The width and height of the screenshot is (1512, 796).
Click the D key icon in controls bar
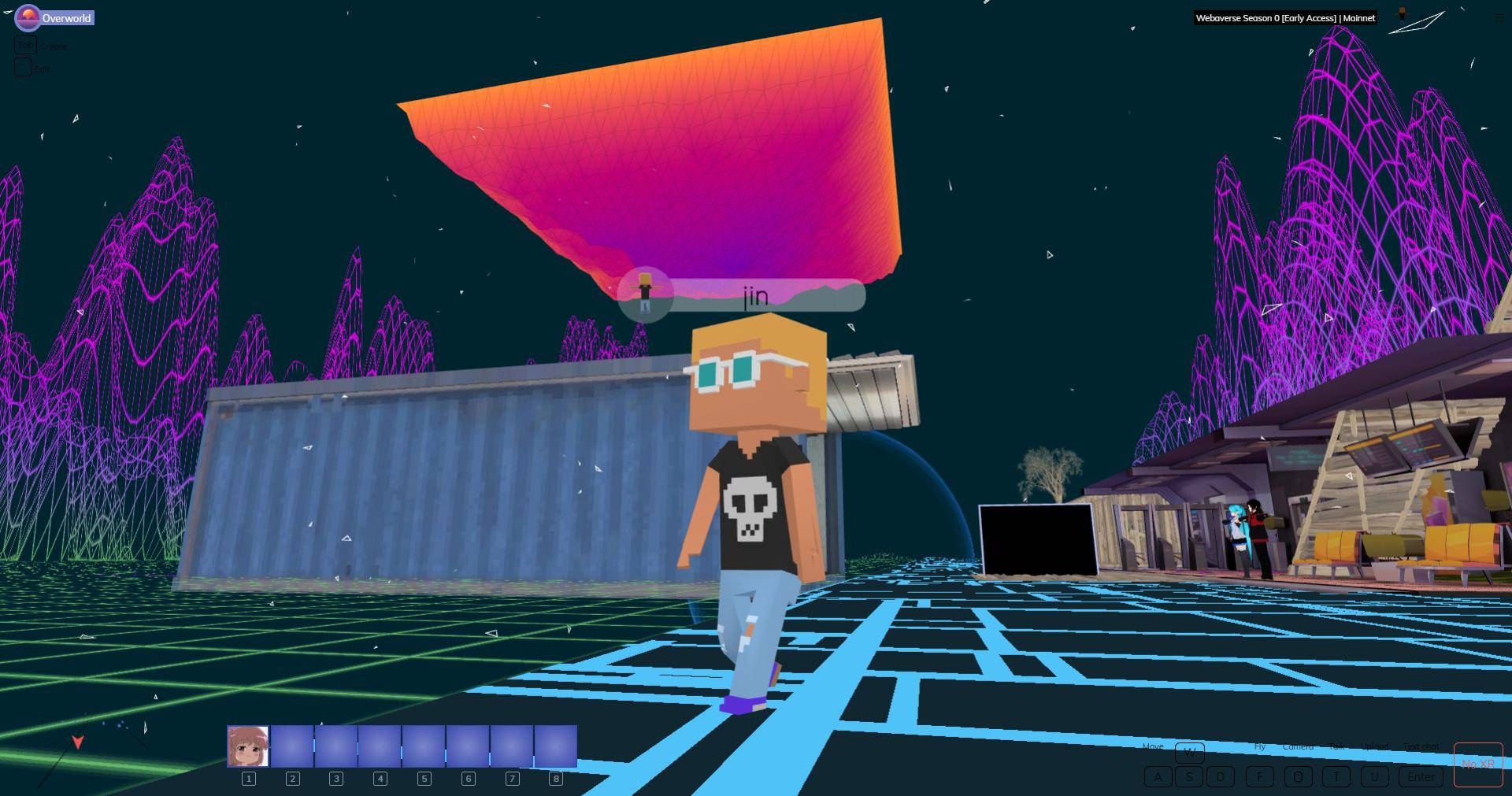point(1220,776)
